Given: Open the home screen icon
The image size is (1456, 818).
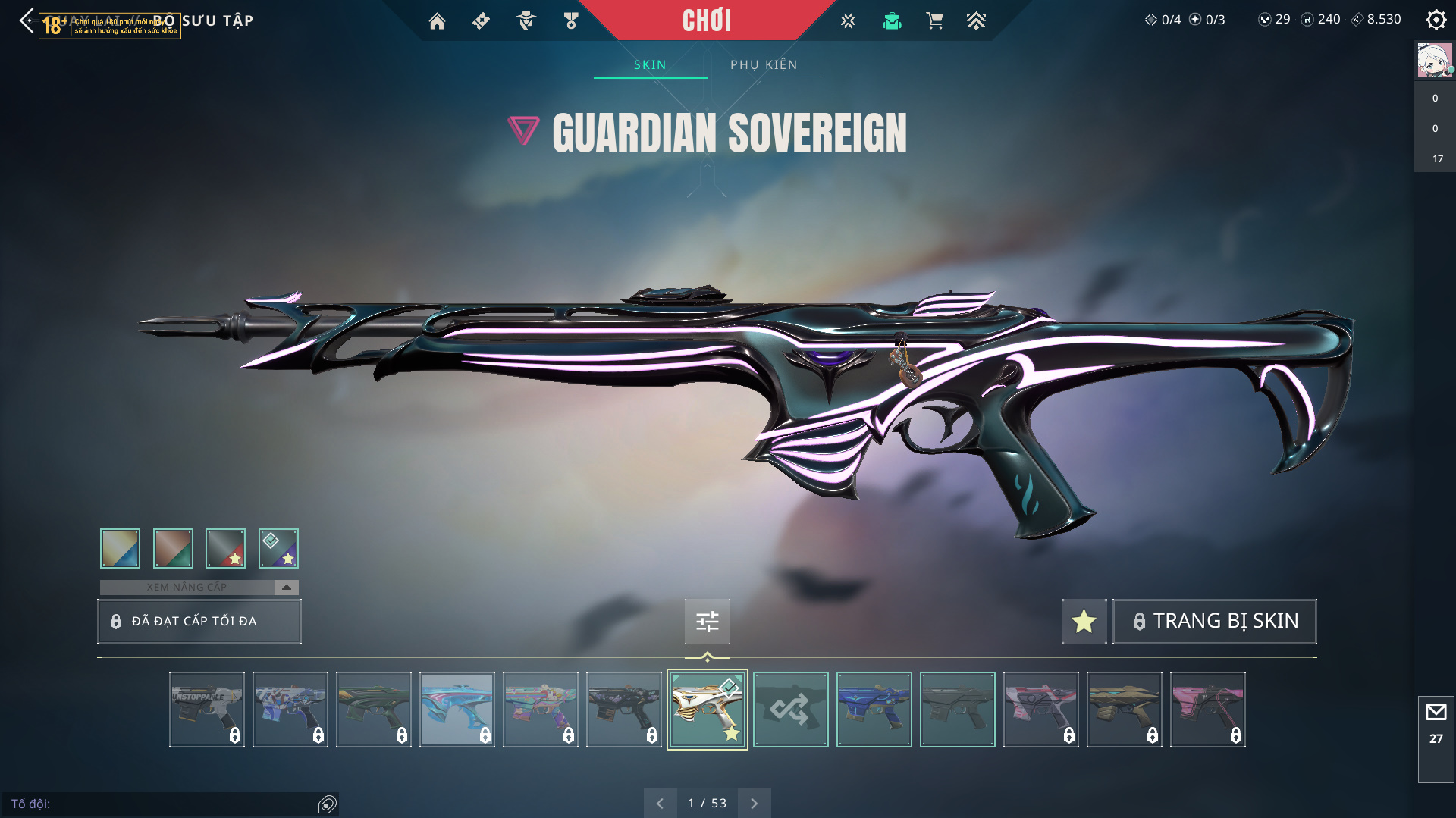Looking at the screenshot, I should coord(437,21).
